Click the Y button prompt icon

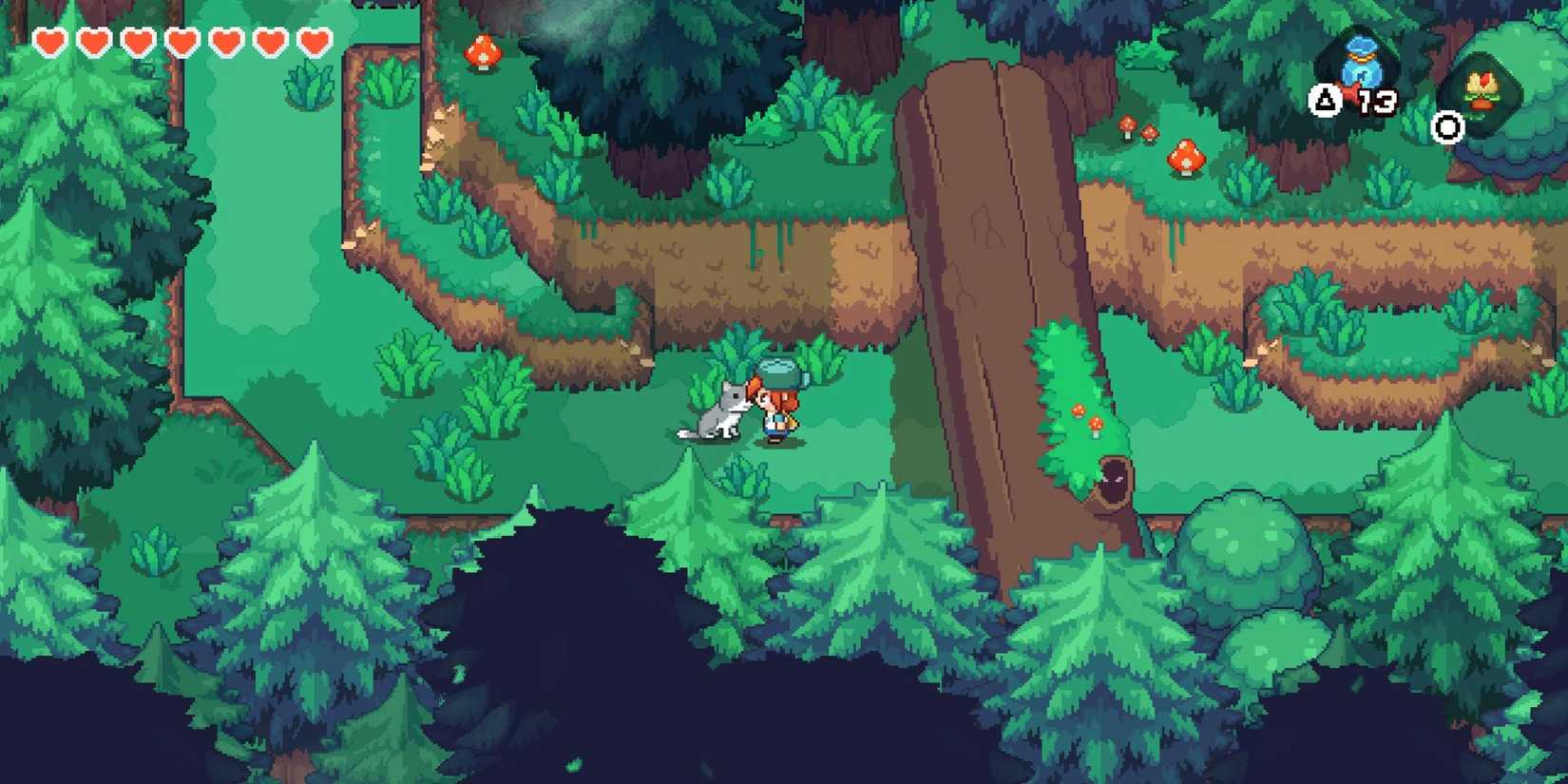[x=1324, y=100]
